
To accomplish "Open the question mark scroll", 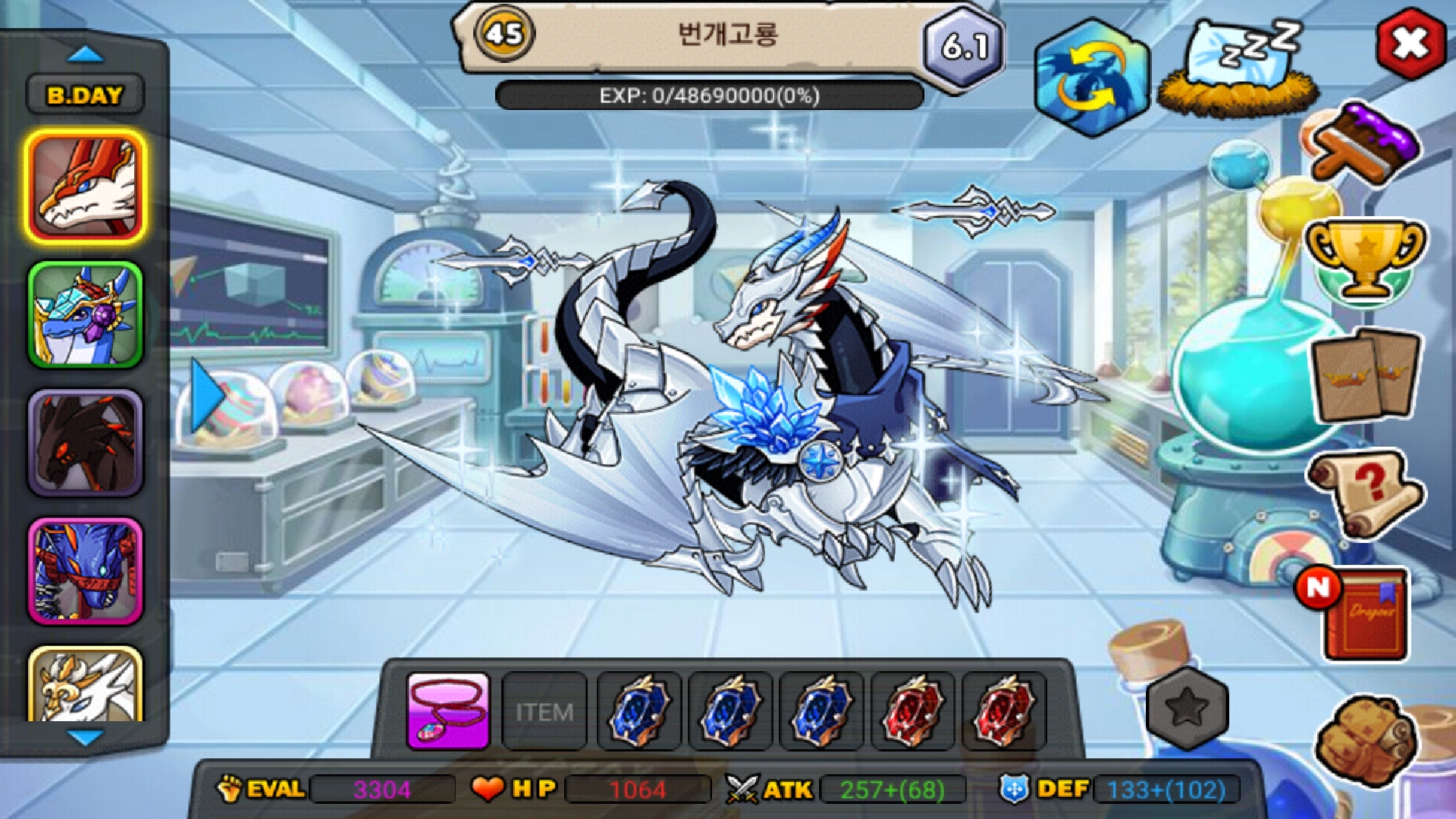I will pos(1365,493).
